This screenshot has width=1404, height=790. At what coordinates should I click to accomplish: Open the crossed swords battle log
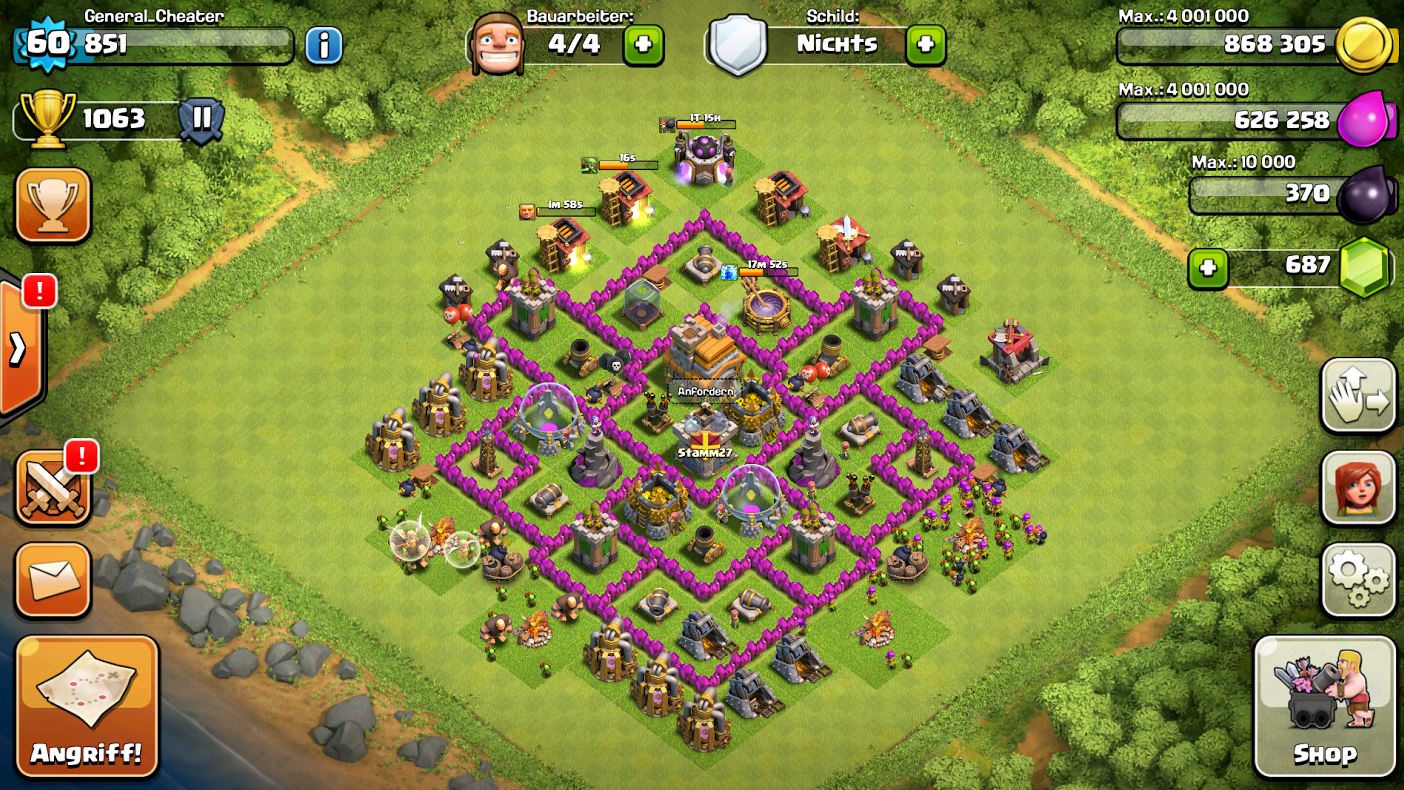(53, 487)
